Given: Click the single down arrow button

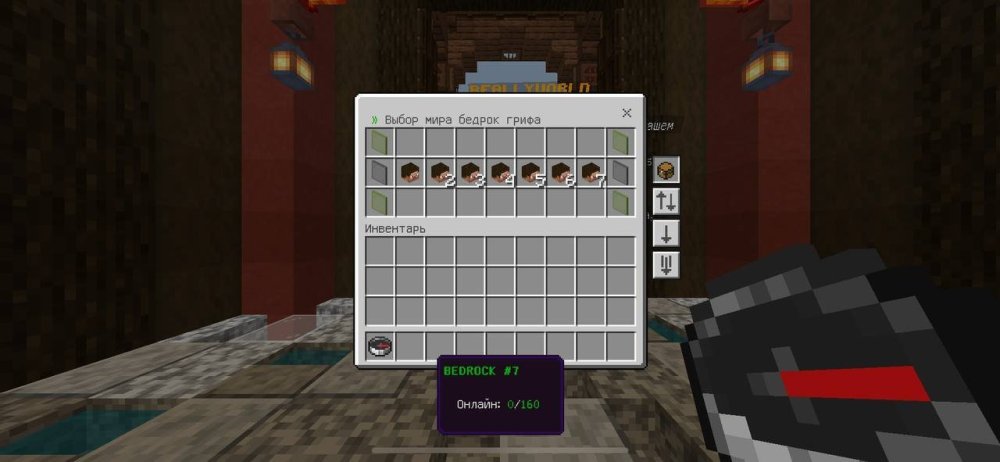Looking at the screenshot, I should [666, 233].
